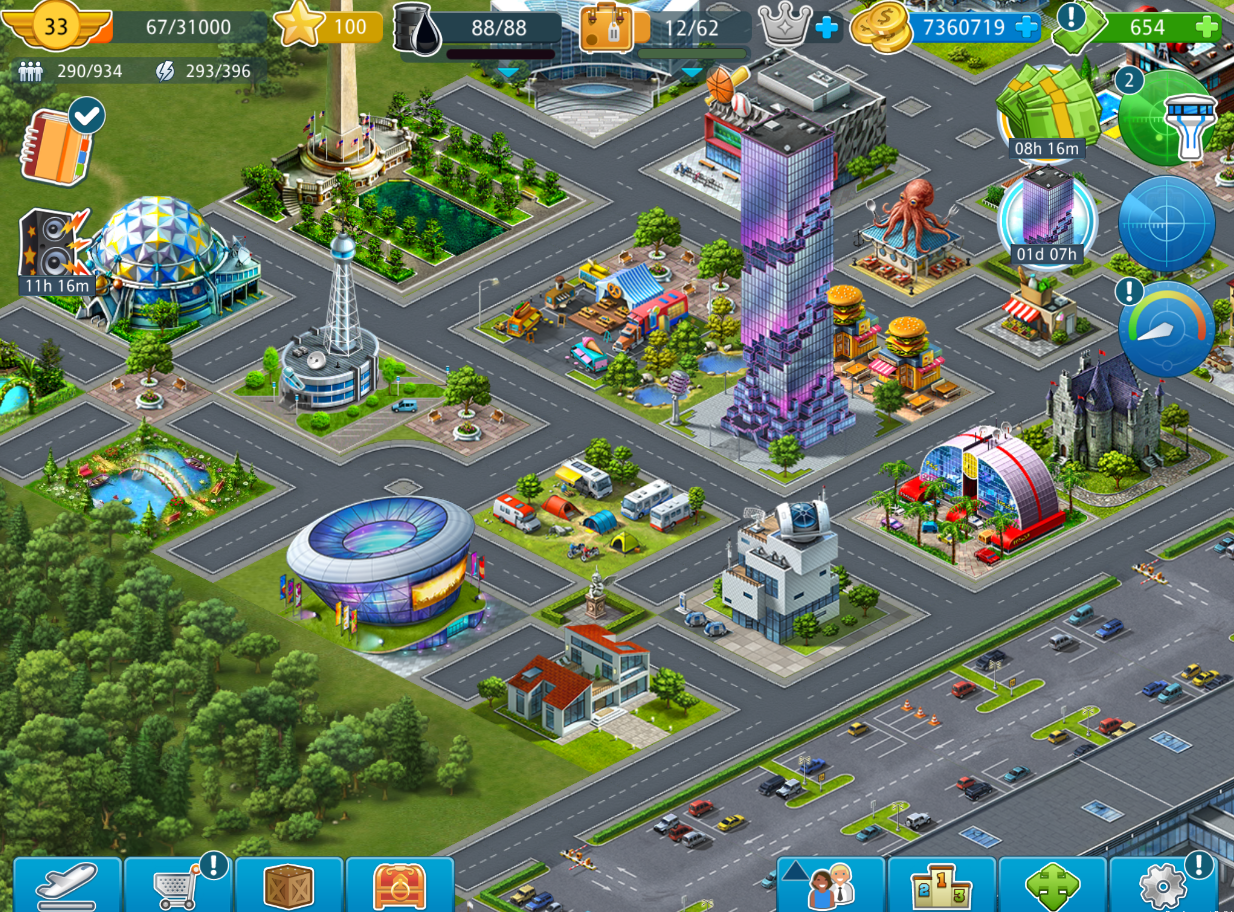The height and width of the screenshot is (912, 1234).
Task: Open the airplane flights menu
Action: [x=67, y=885]
